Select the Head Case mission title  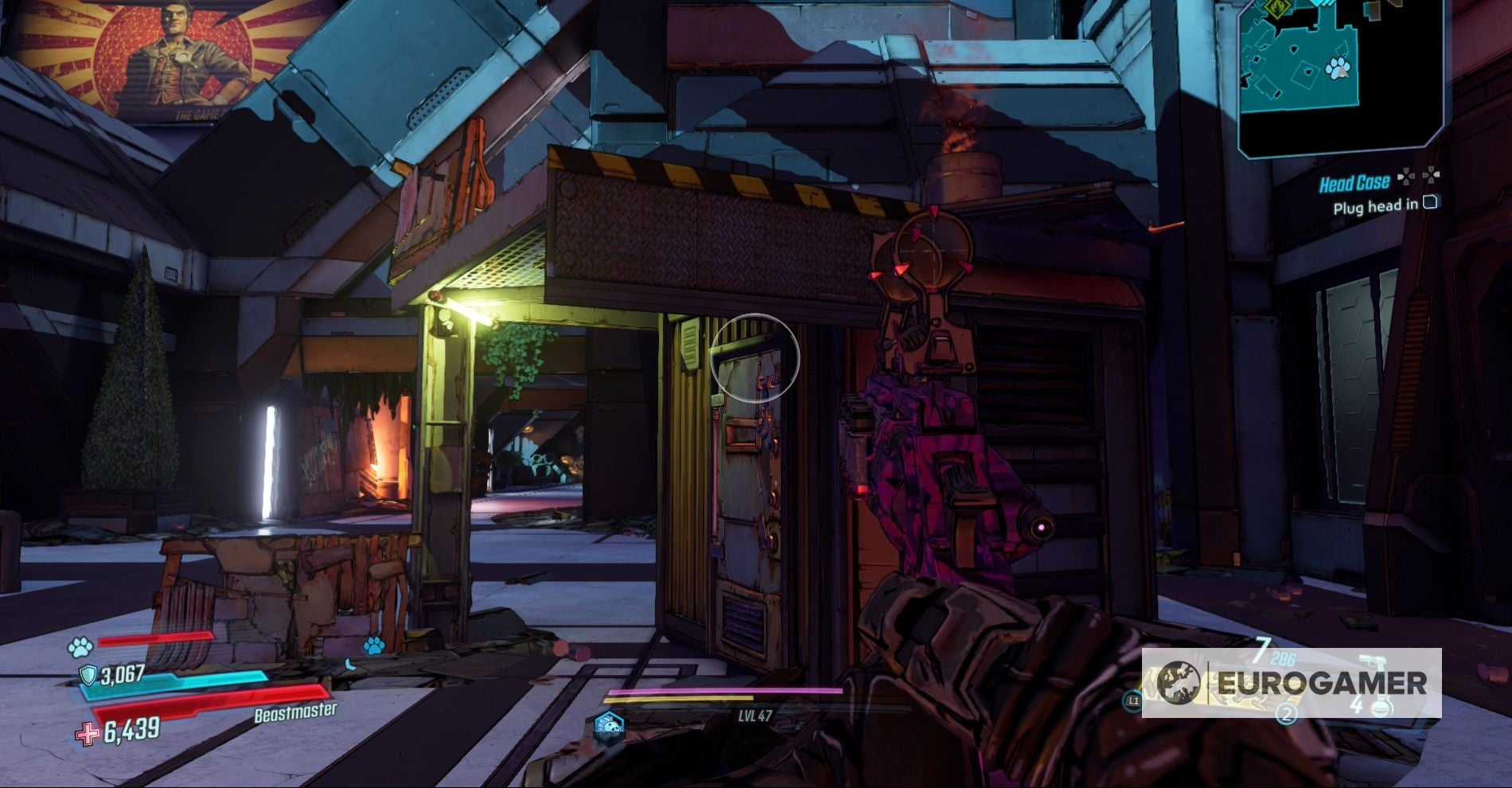[x=1355, y=183]
